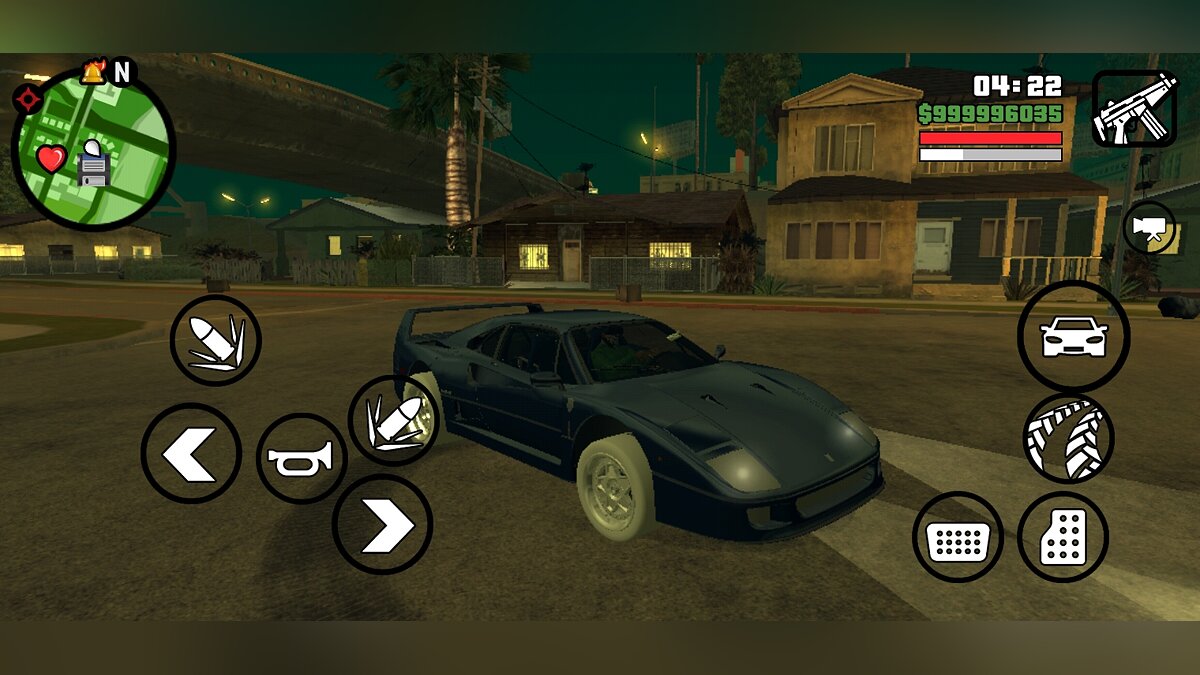Switch the camera view with the camera button
This screenshot has height=675, width=1200.
[1149, 227]
